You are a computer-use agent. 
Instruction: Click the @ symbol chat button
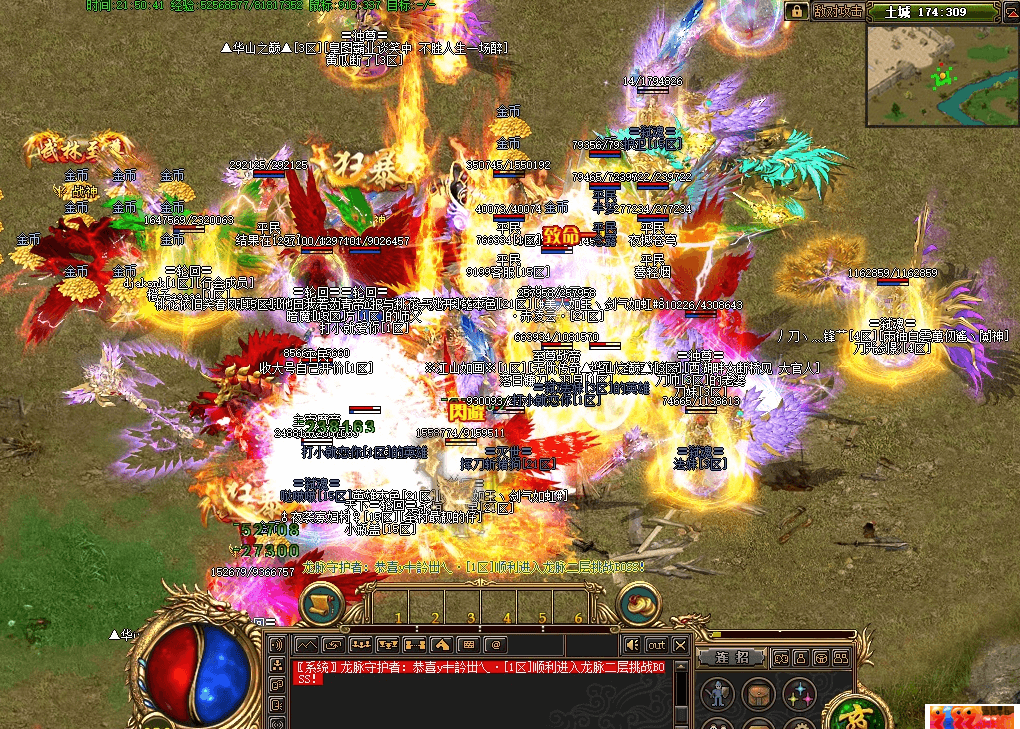click(494, 645)
